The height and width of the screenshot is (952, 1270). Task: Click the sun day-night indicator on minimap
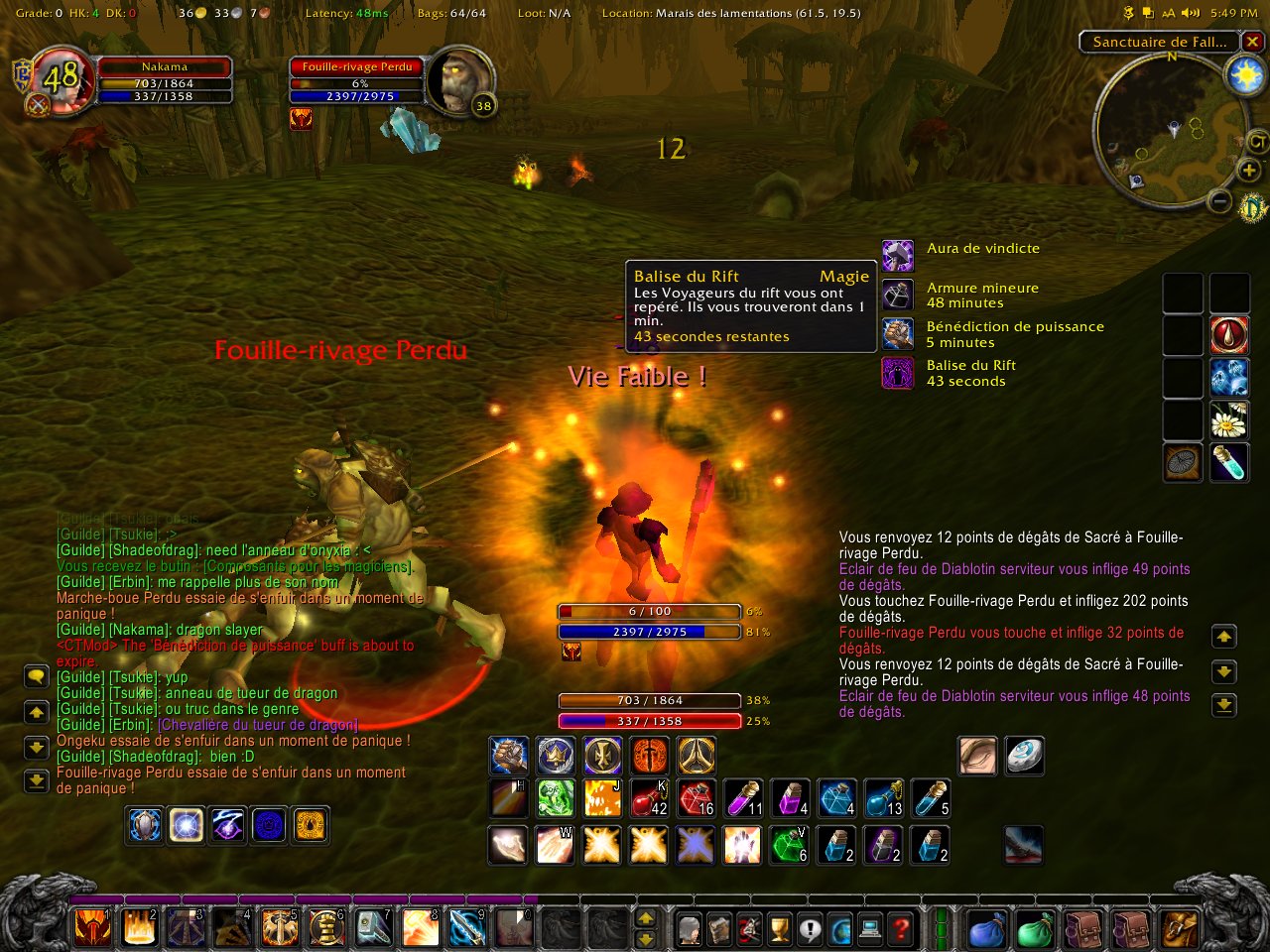pyautogui.click(x=1244, y=76)
